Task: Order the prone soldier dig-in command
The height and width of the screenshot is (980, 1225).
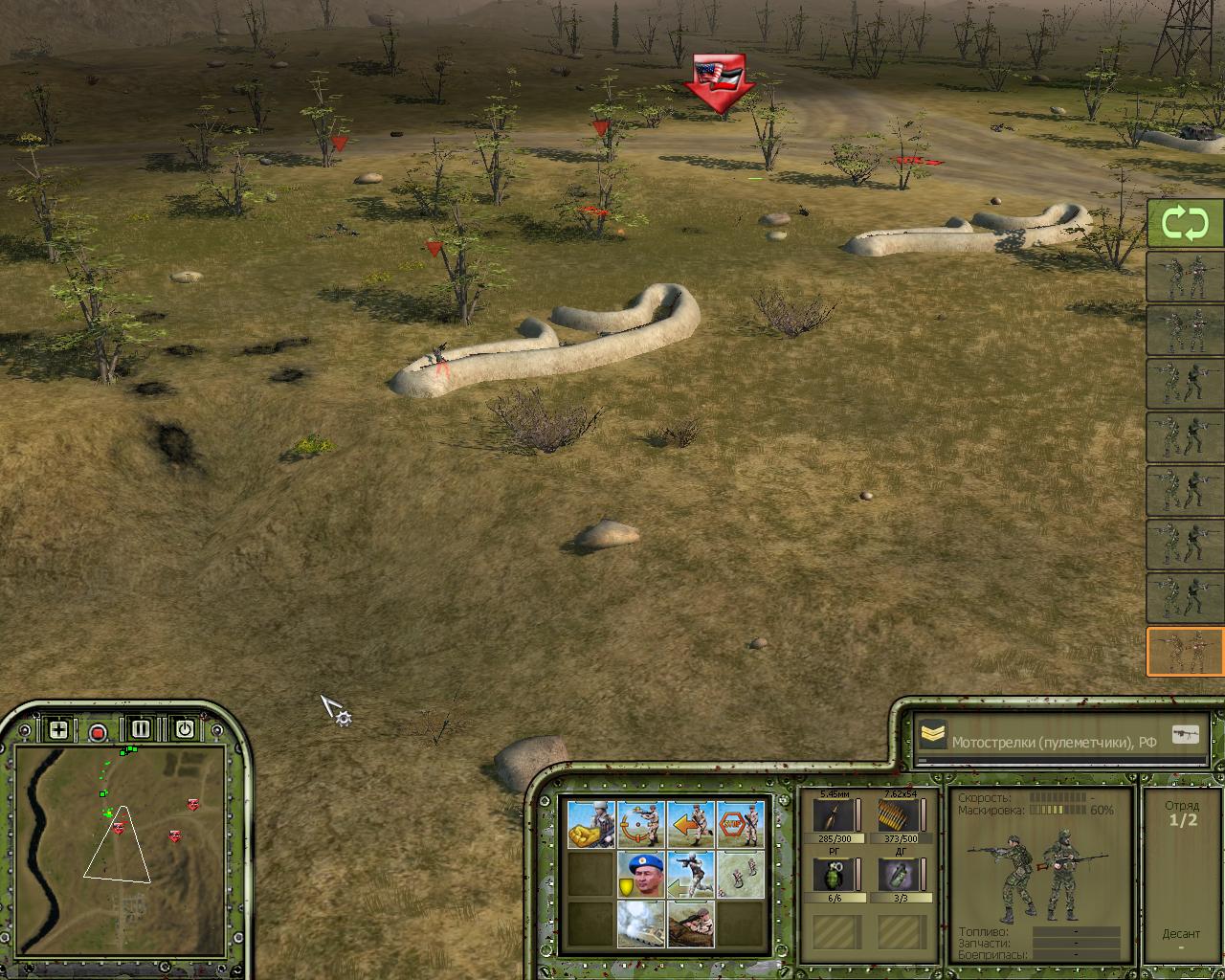Action: (691, 924)
